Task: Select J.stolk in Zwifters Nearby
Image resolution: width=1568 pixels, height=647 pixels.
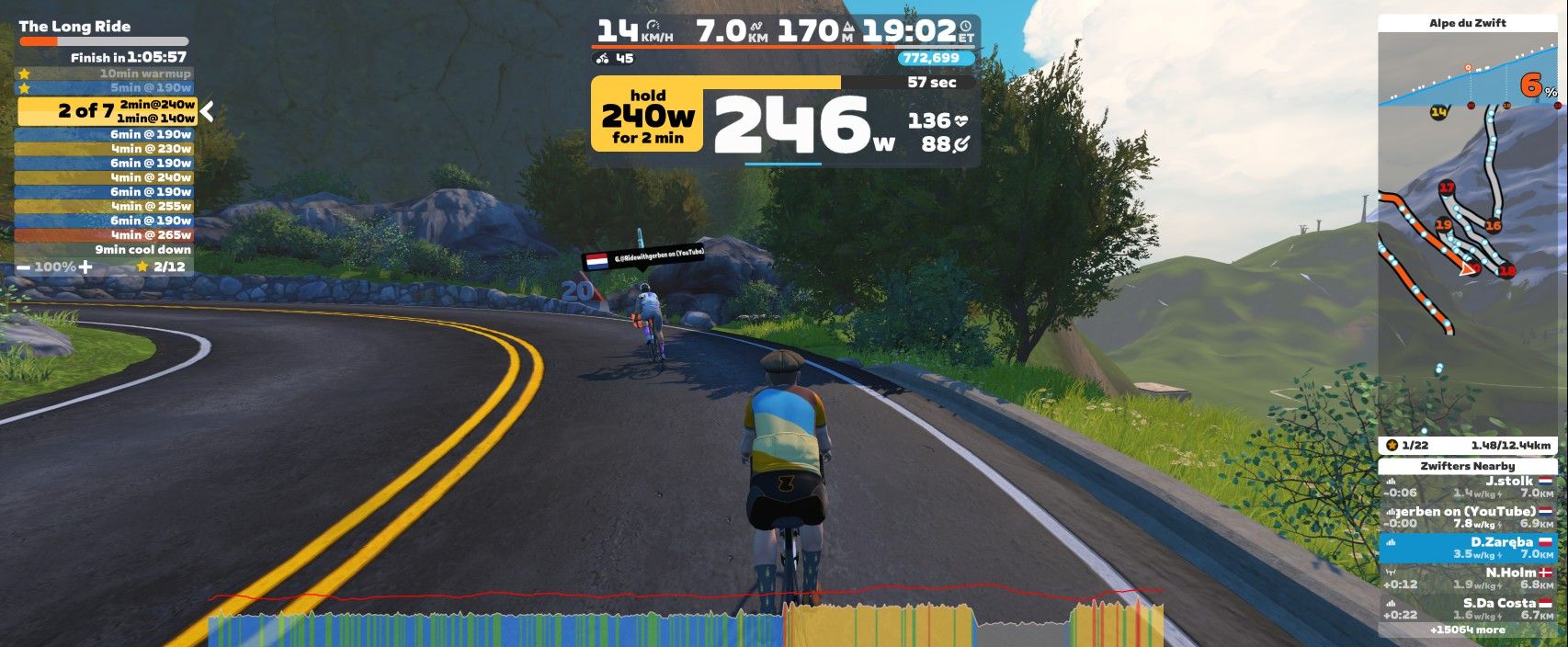Action: (1467, 486)
